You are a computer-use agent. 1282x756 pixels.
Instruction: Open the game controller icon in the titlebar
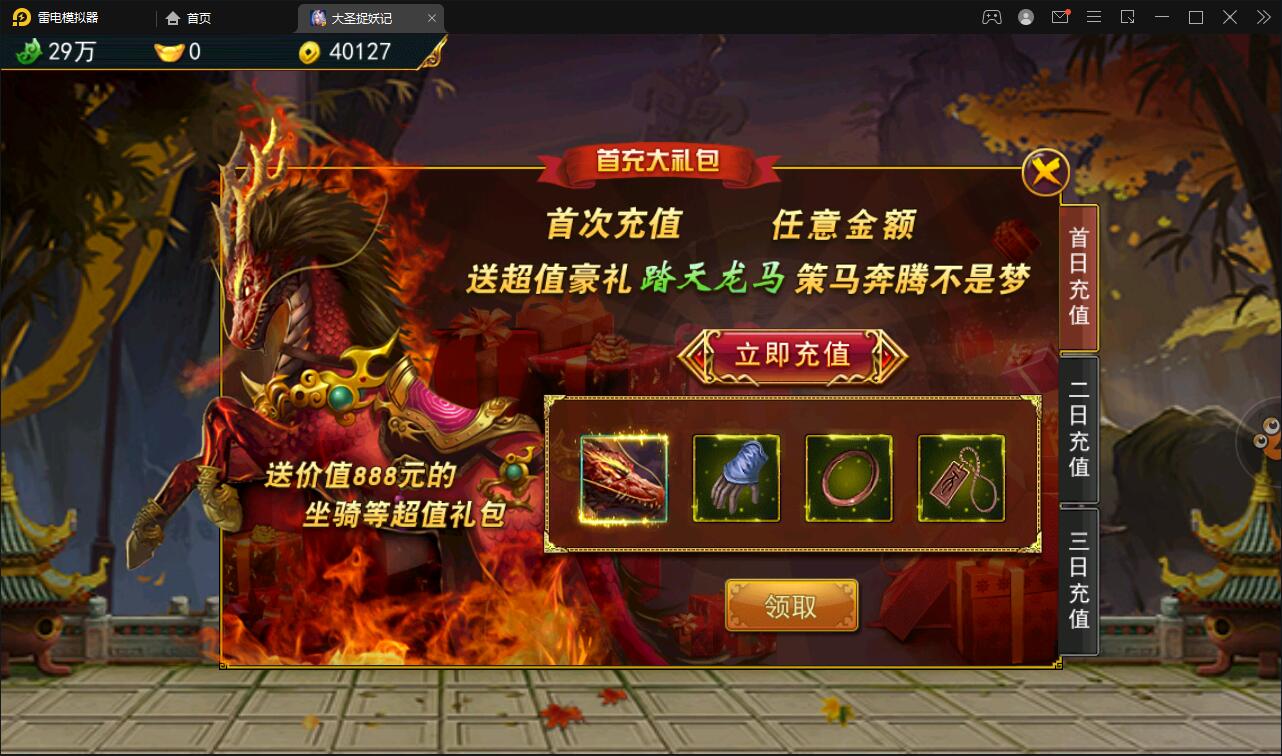pyautogui.click(x=991, y=17)
